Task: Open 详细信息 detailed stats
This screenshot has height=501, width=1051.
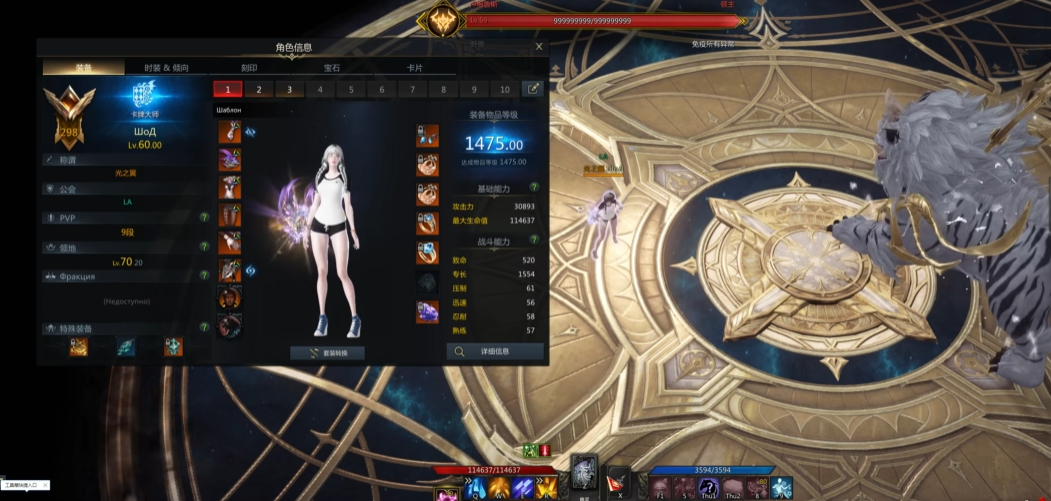Action: (495, 352)
